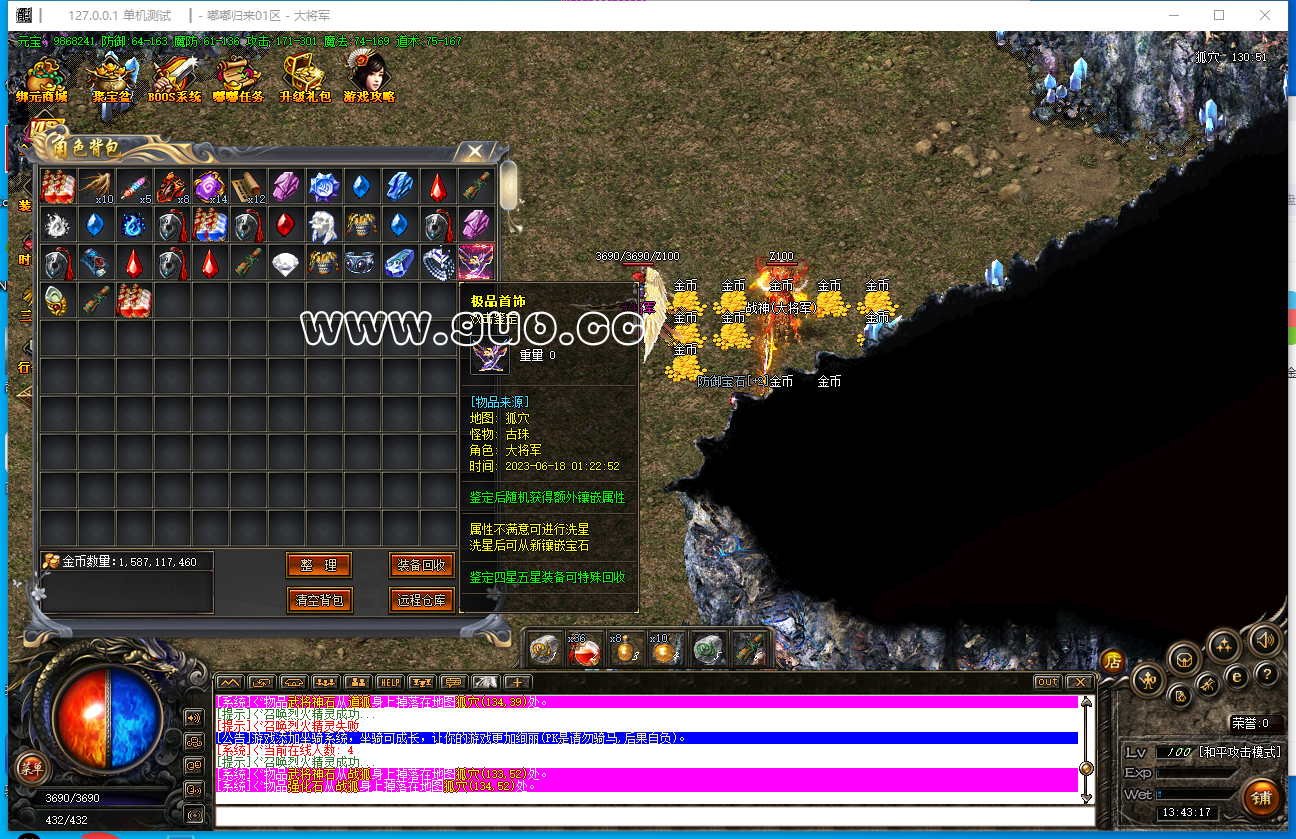Toggle the speaker sound button
This screenshot has width=1296, height=839.
(x=1264, y=639)
